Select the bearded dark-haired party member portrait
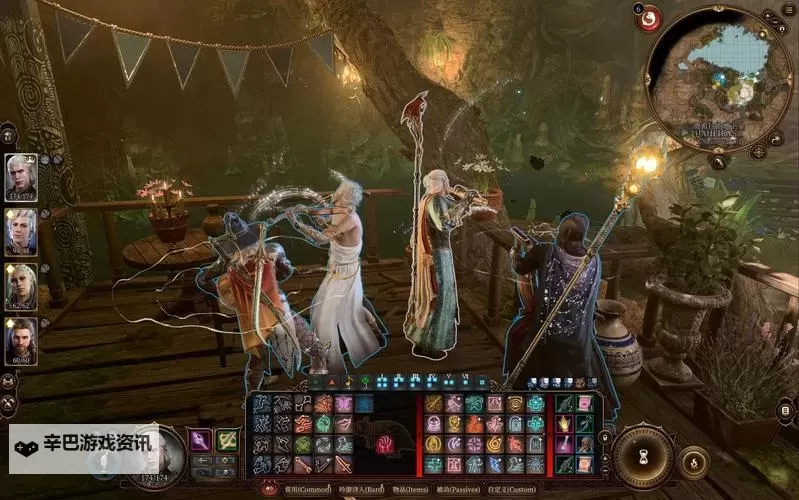This screenshot has height=500, width=799. [21, 342]
